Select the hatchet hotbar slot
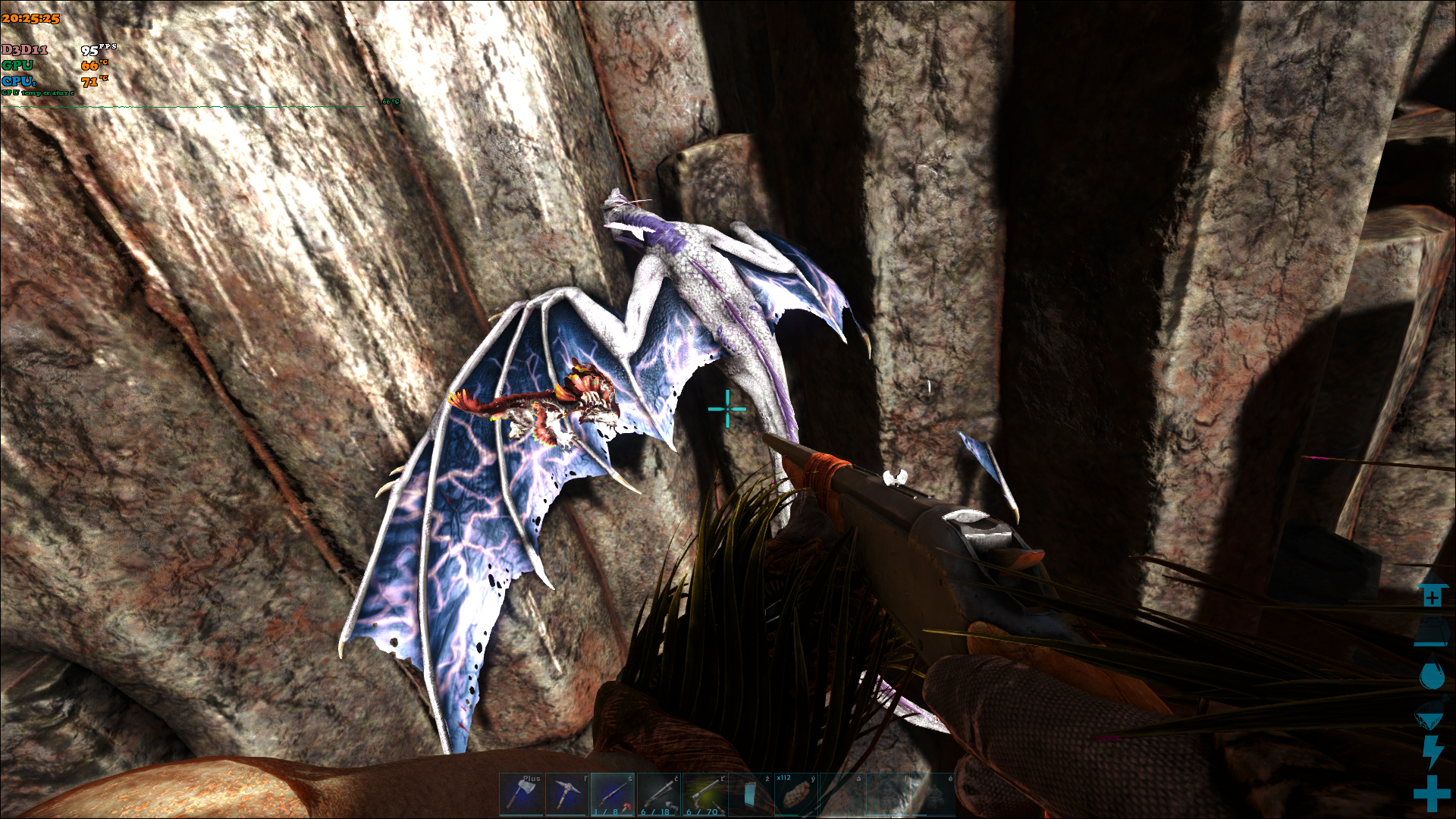Image resolution: width=1456 pixels, height=819 pixels. 521,794
